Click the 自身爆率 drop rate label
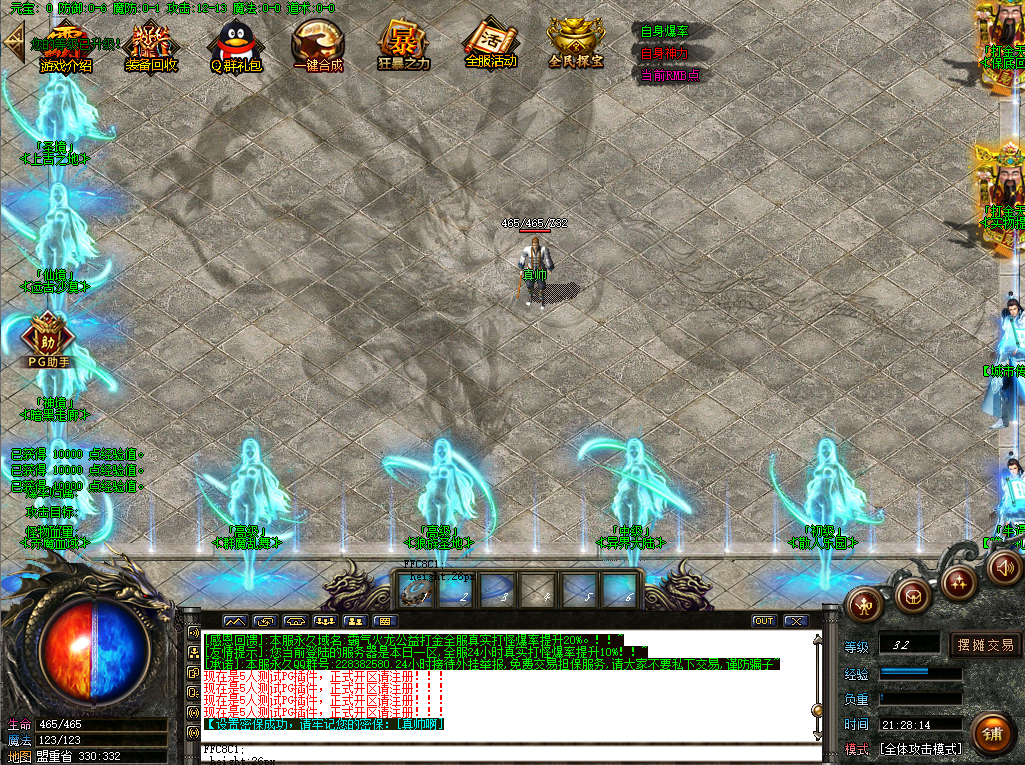Image resolution: width=1025 pixels, height=765 pixels. [x=664, y=32]
